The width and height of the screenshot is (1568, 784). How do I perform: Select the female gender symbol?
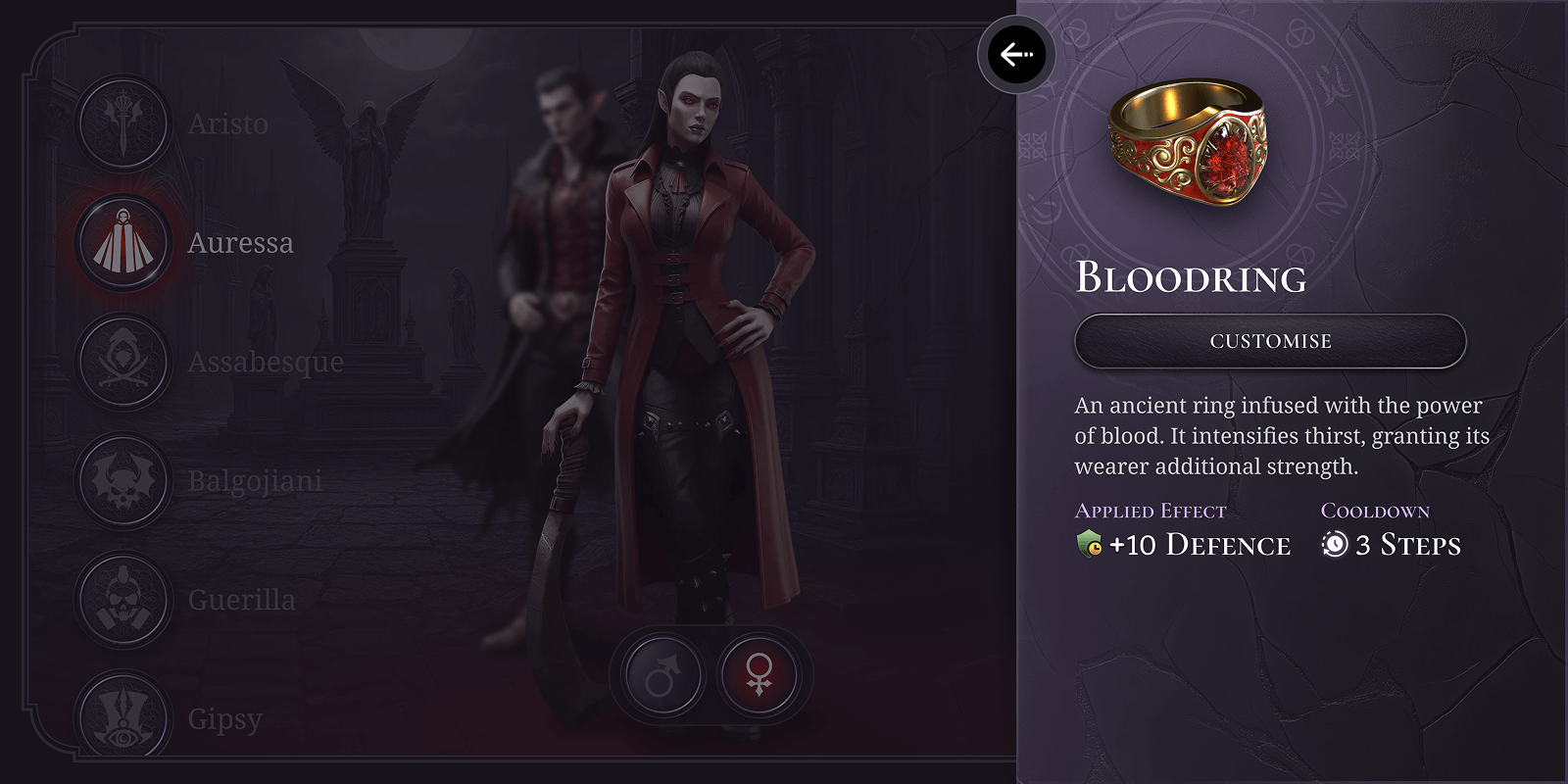(758, 674)
